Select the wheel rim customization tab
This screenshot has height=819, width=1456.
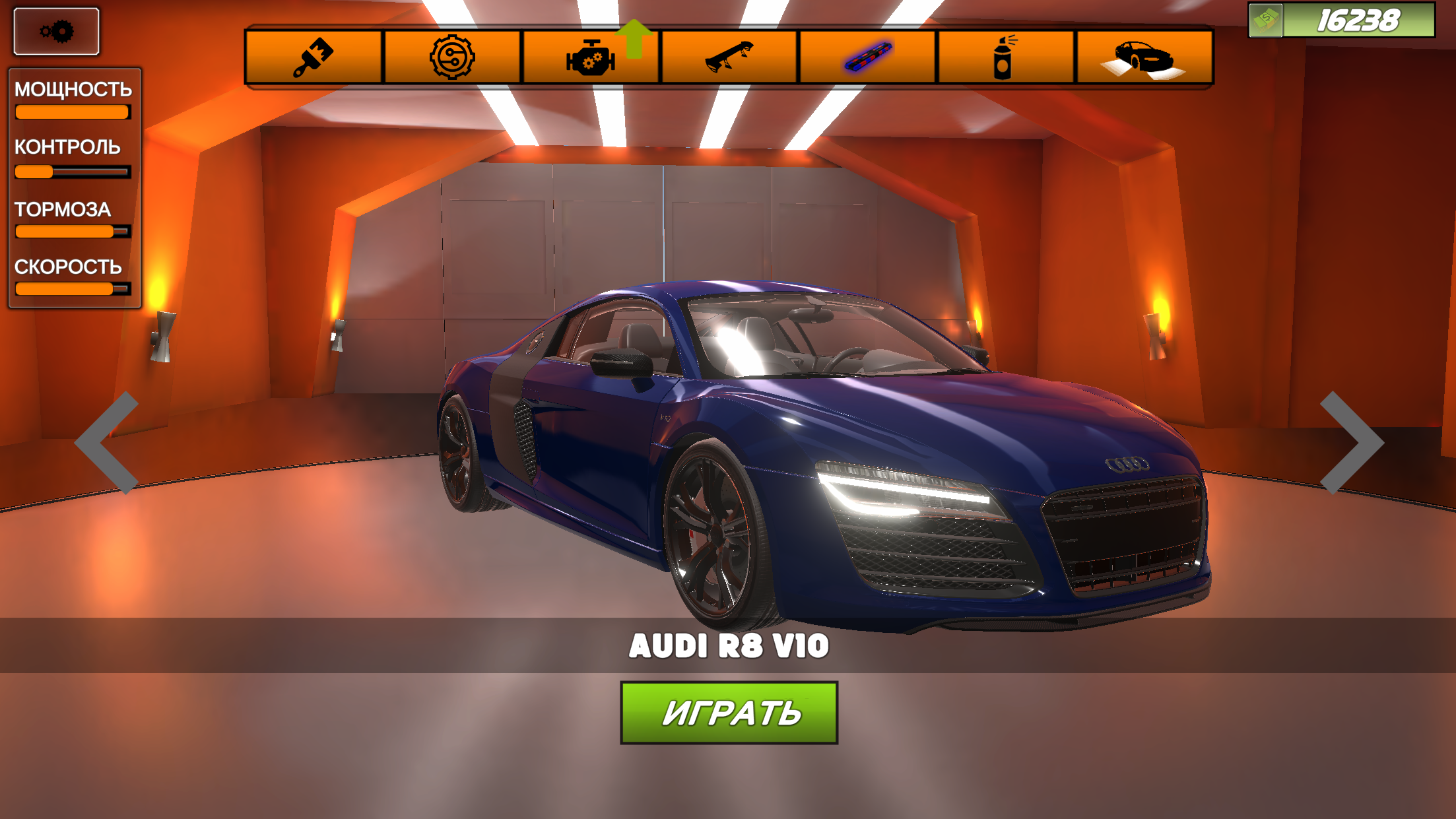click(452, 57)
